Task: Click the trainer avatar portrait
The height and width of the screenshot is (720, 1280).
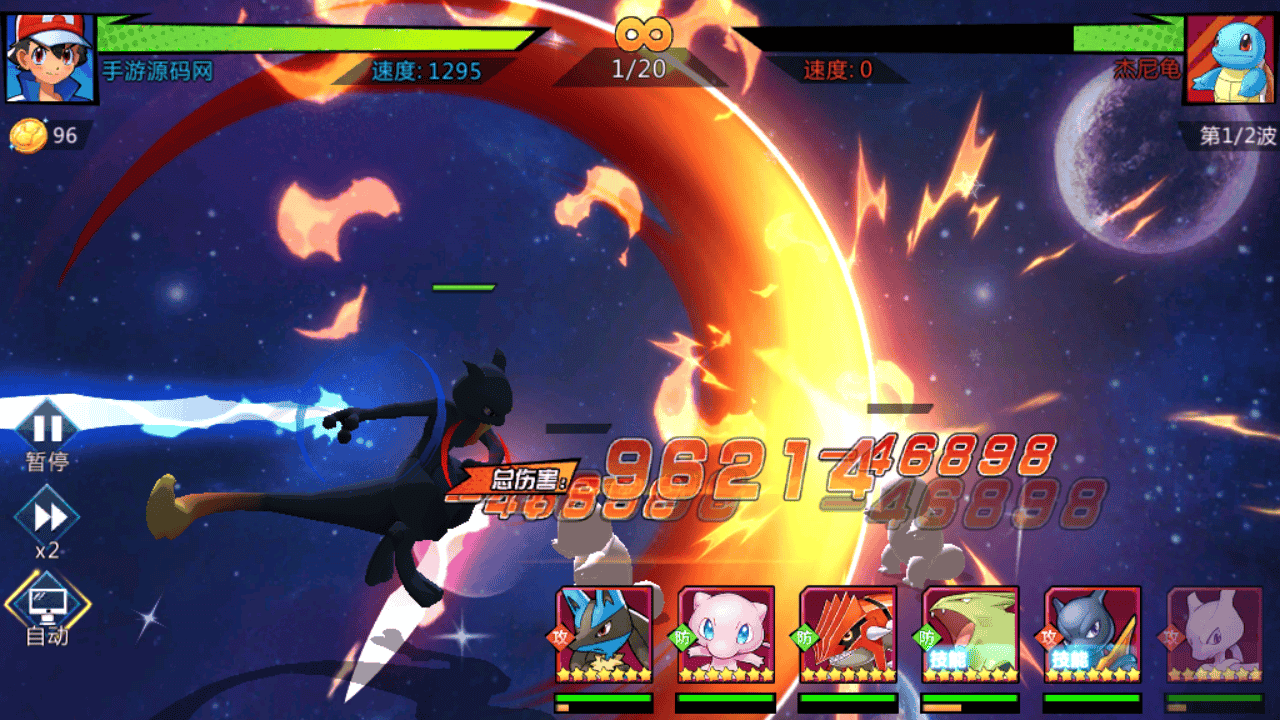Action: [50, 58]
